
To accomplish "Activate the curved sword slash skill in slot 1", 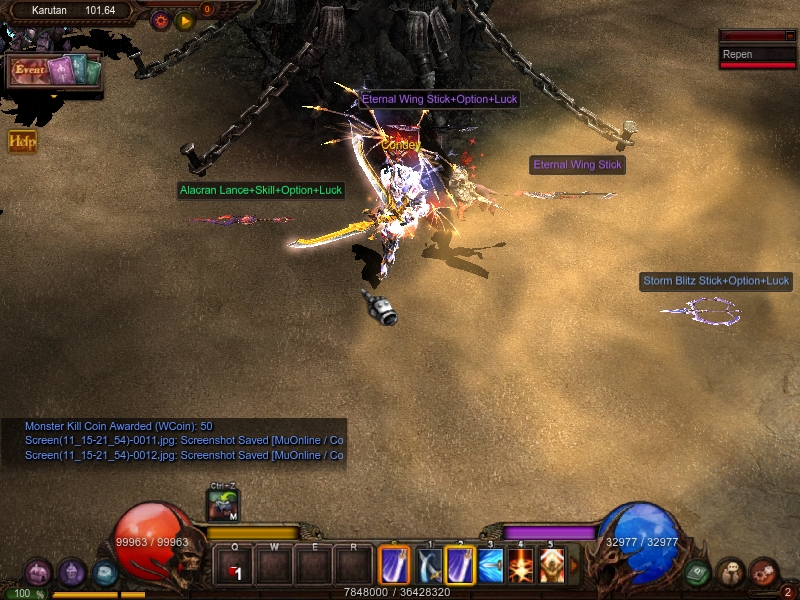I will [430, 566].
